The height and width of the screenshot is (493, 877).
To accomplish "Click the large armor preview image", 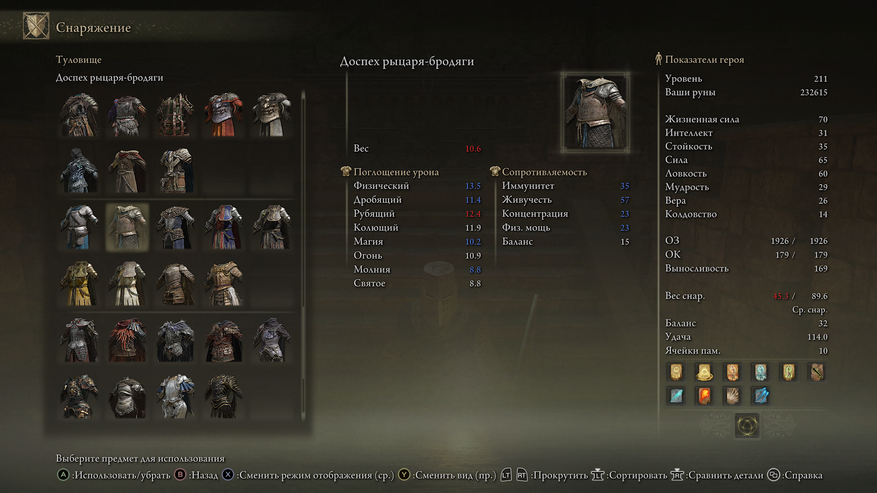I will point(595,111).
